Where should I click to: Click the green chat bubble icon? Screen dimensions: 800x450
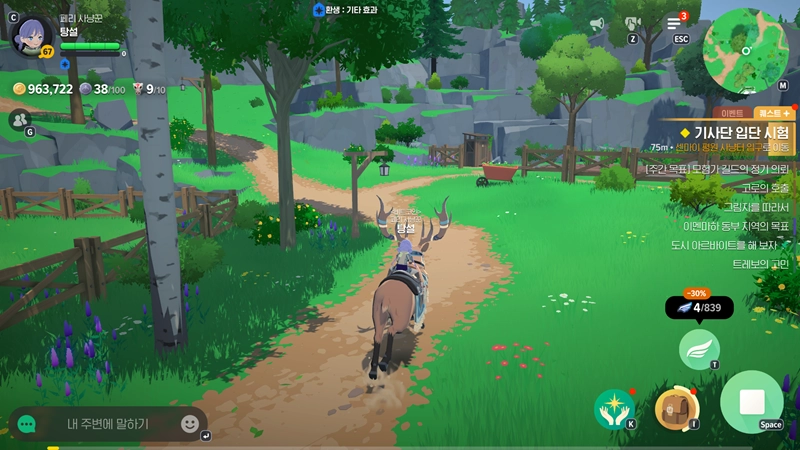[27, 424]
